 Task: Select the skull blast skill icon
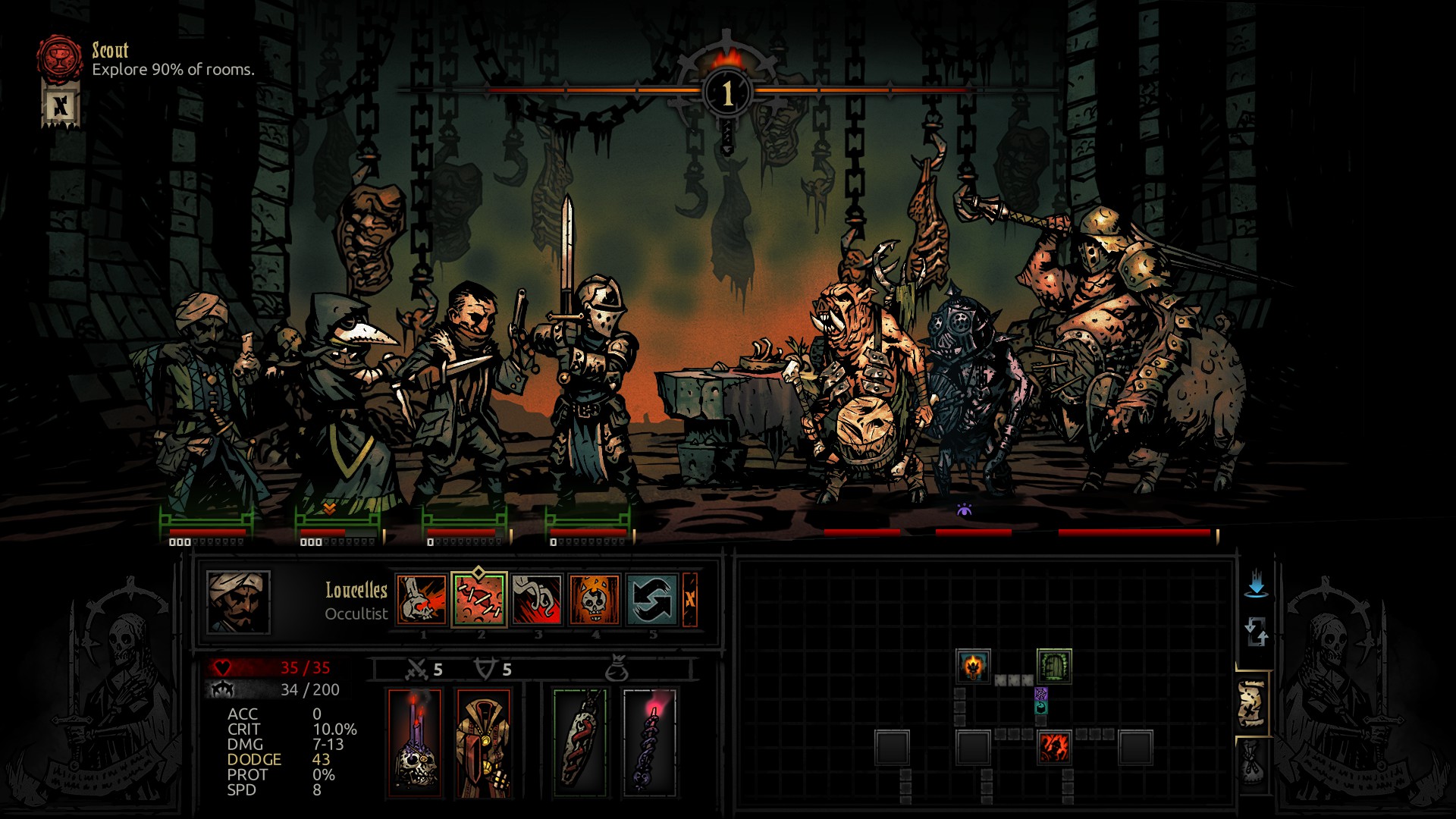click(422, 600)
